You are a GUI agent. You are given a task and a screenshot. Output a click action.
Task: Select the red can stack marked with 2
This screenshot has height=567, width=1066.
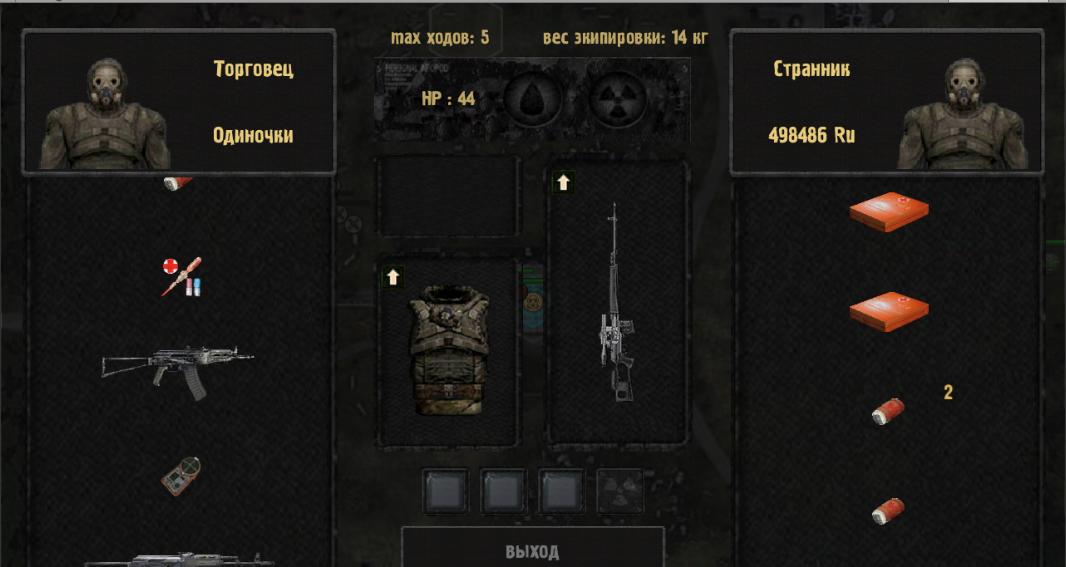click(x=887, y=411)
